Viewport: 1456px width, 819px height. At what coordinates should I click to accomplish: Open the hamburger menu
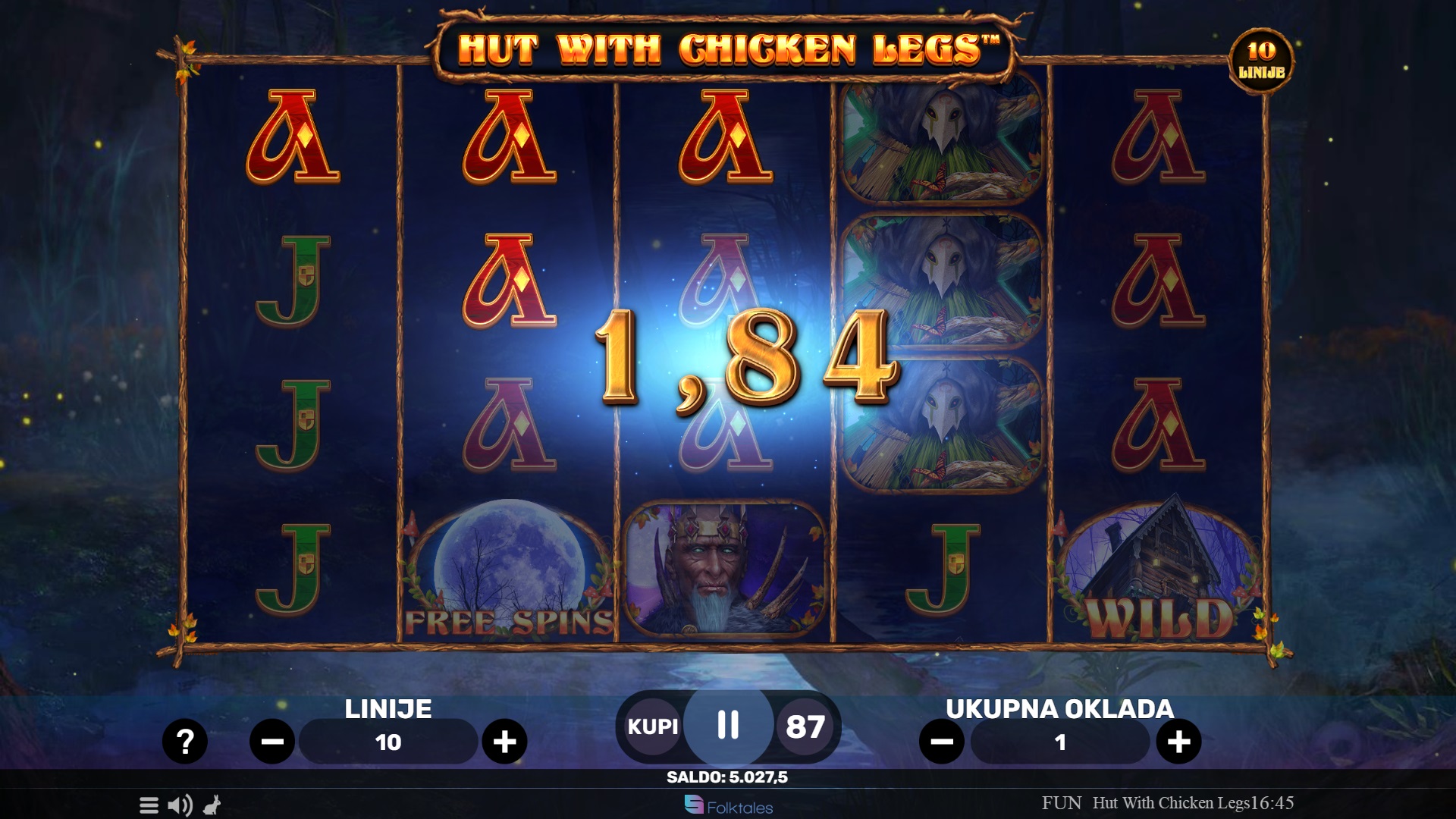(149, 805)
